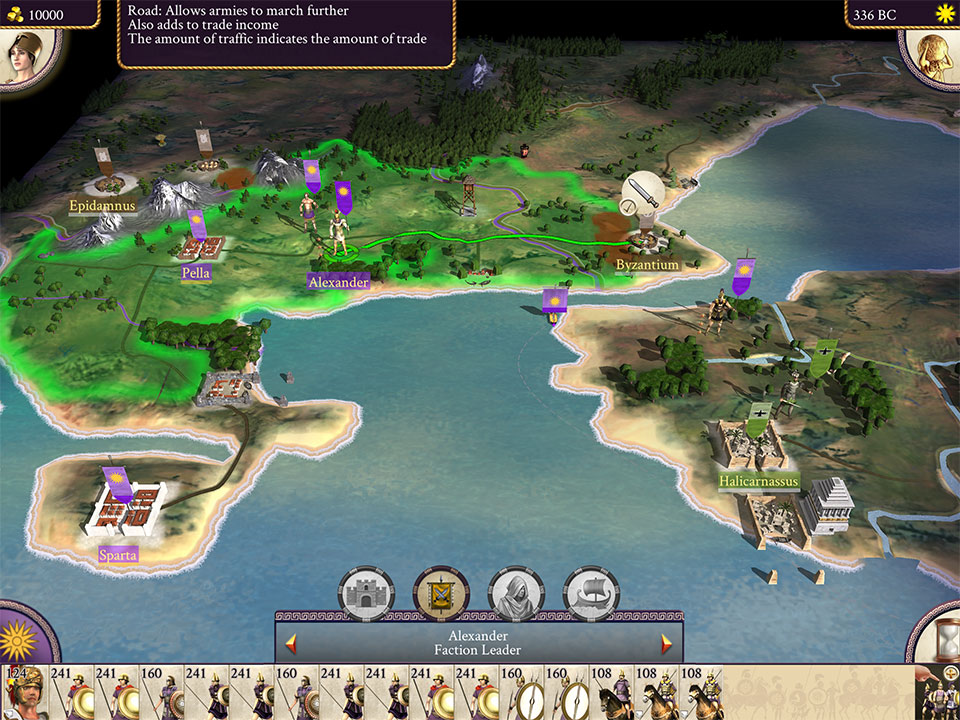Click the Halicarnassus city label
Viewport: 960px width, 720px height.
759,481
